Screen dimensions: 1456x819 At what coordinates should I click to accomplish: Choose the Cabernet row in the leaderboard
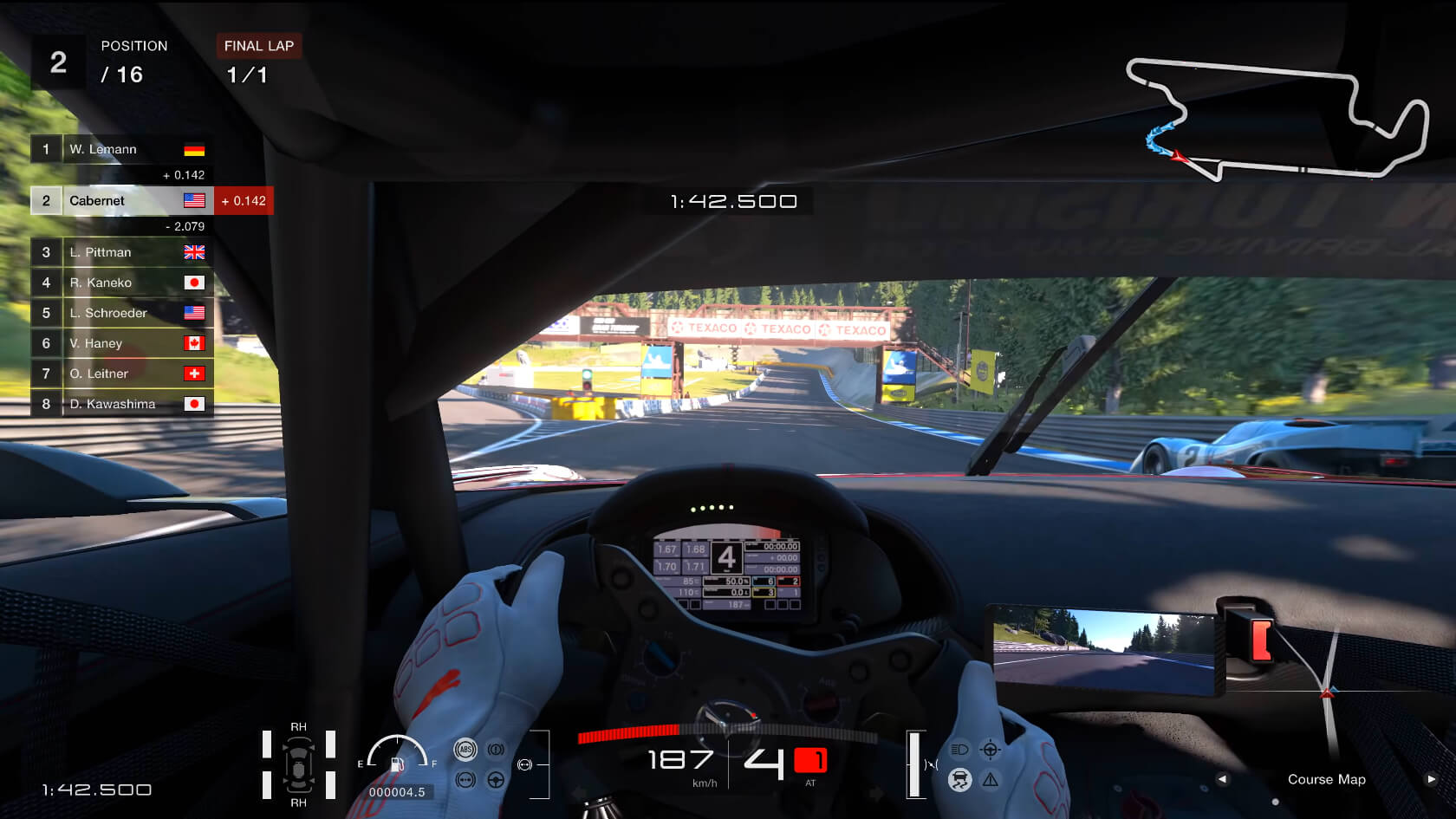[121, 201]
